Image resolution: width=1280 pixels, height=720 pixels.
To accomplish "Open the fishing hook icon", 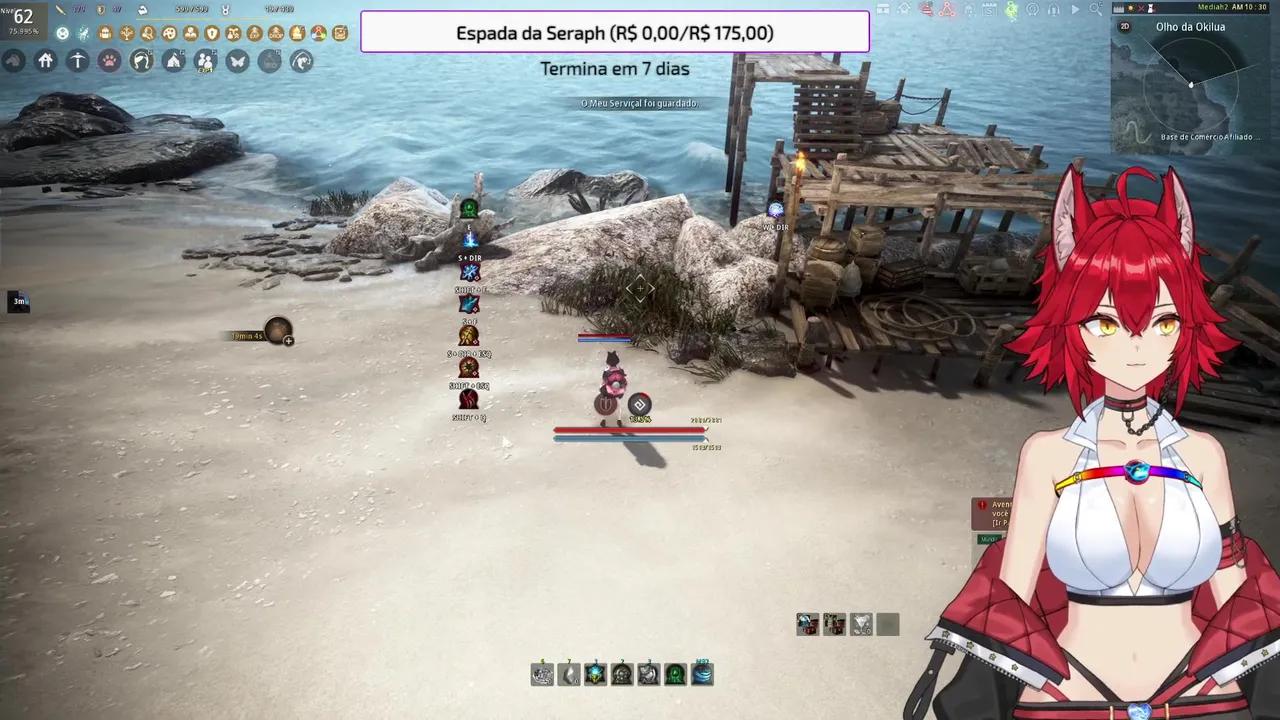I will click(x=302, y=61).
